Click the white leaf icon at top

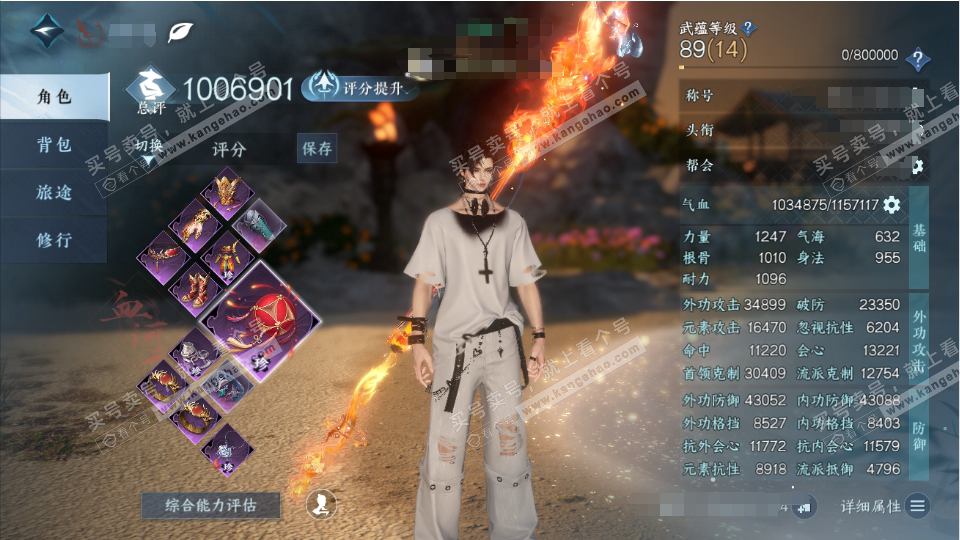pos(181,31)
